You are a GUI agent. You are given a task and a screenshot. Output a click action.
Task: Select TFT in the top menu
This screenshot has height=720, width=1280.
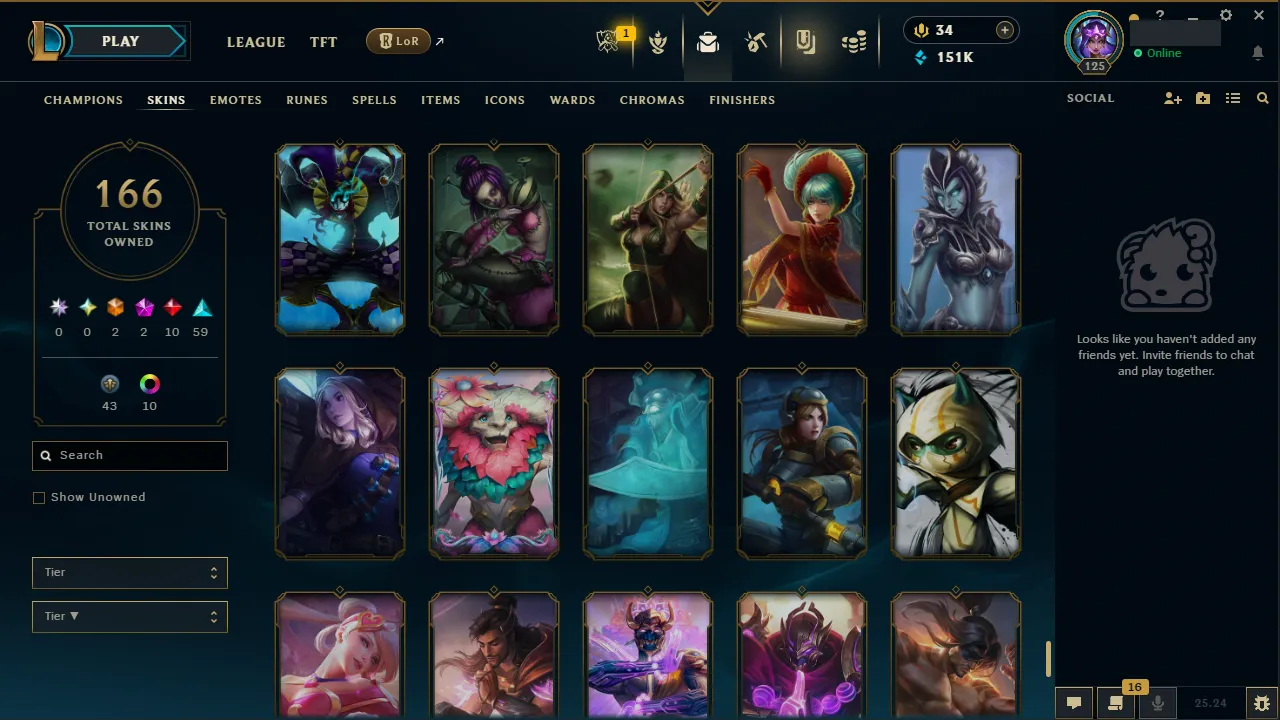pyautogui.click(x=323, y=42)
